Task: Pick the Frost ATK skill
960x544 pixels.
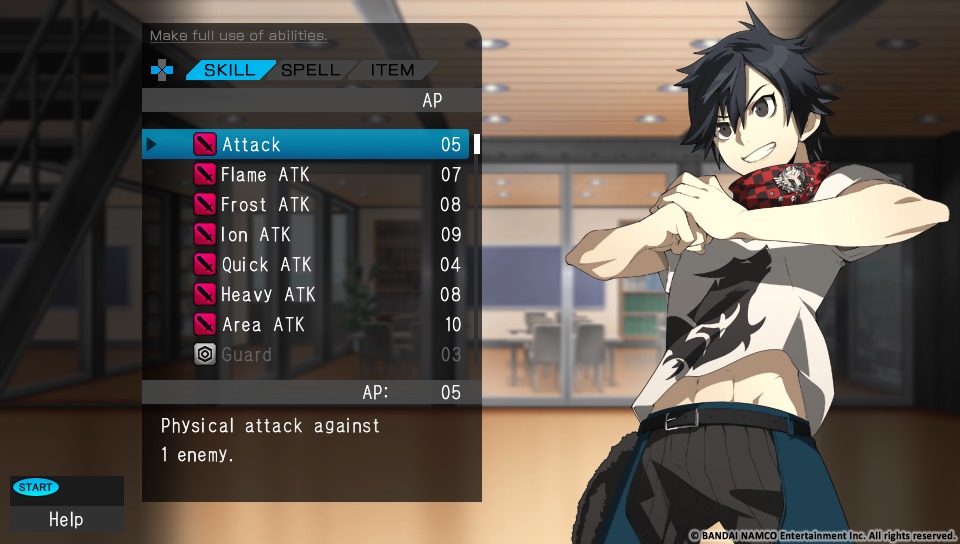Action: [x=305, y=205]
